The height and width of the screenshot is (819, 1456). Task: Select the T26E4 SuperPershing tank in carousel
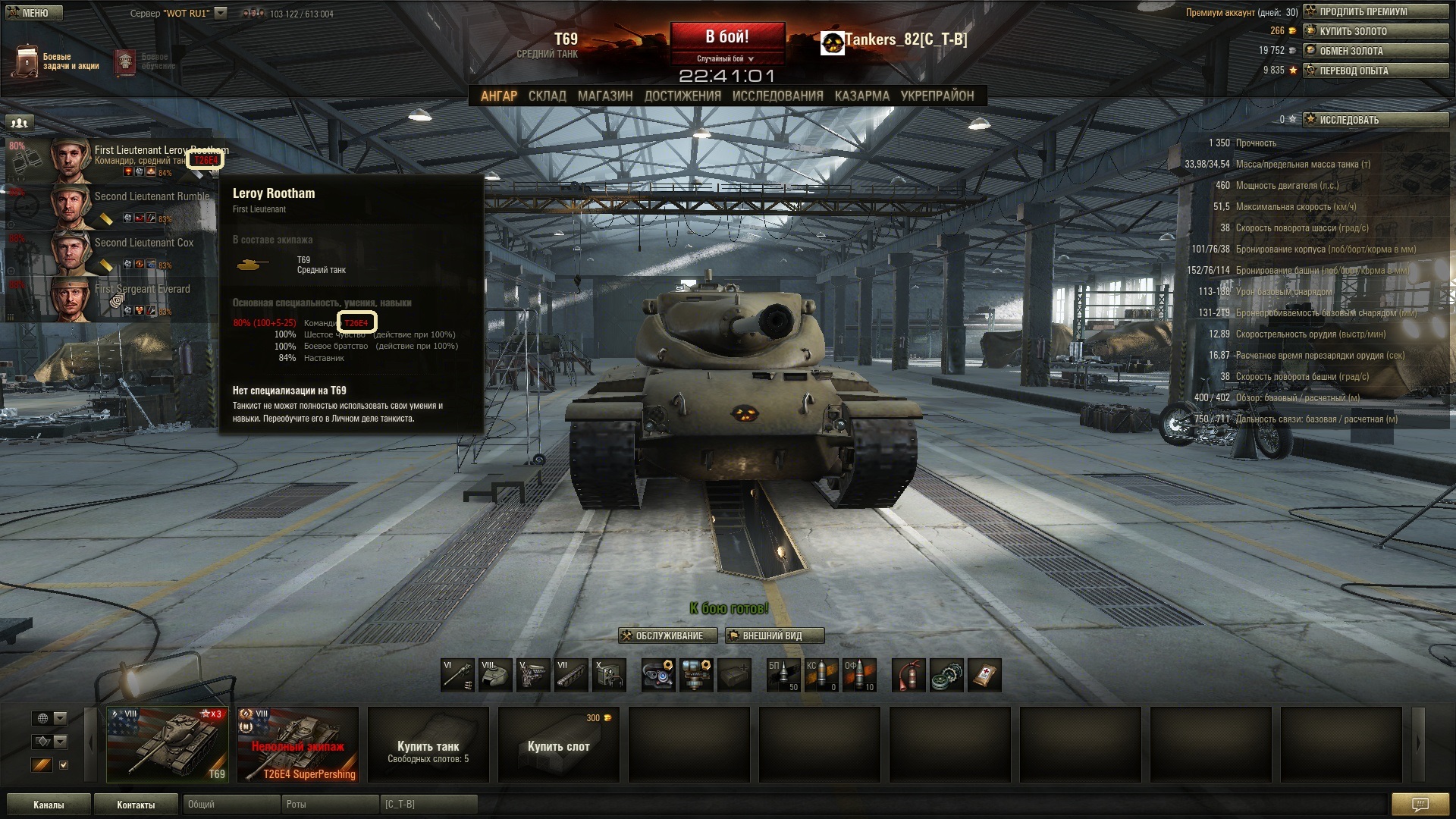click(297, 745)
